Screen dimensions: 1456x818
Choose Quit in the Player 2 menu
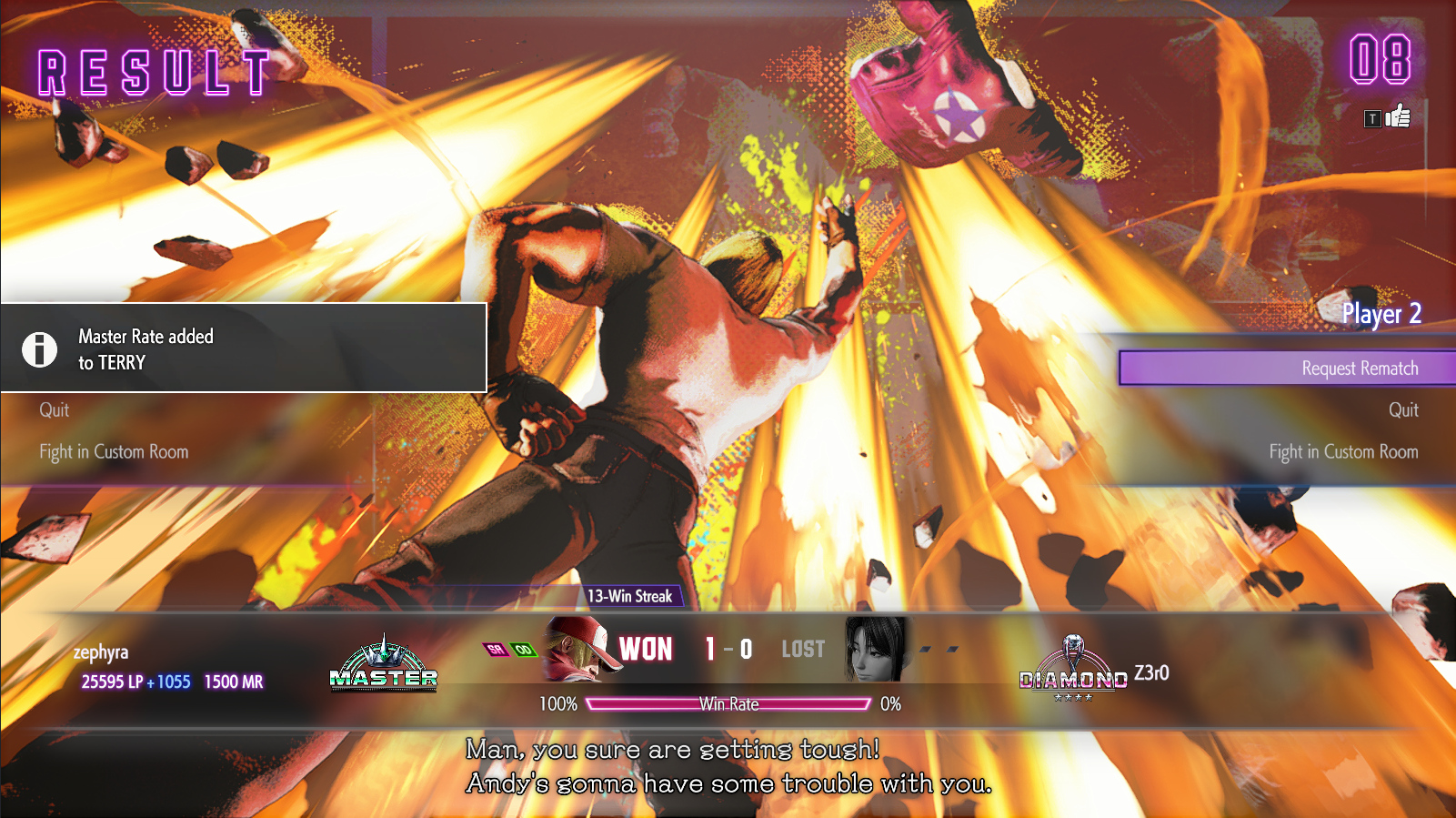(1402, 410)
